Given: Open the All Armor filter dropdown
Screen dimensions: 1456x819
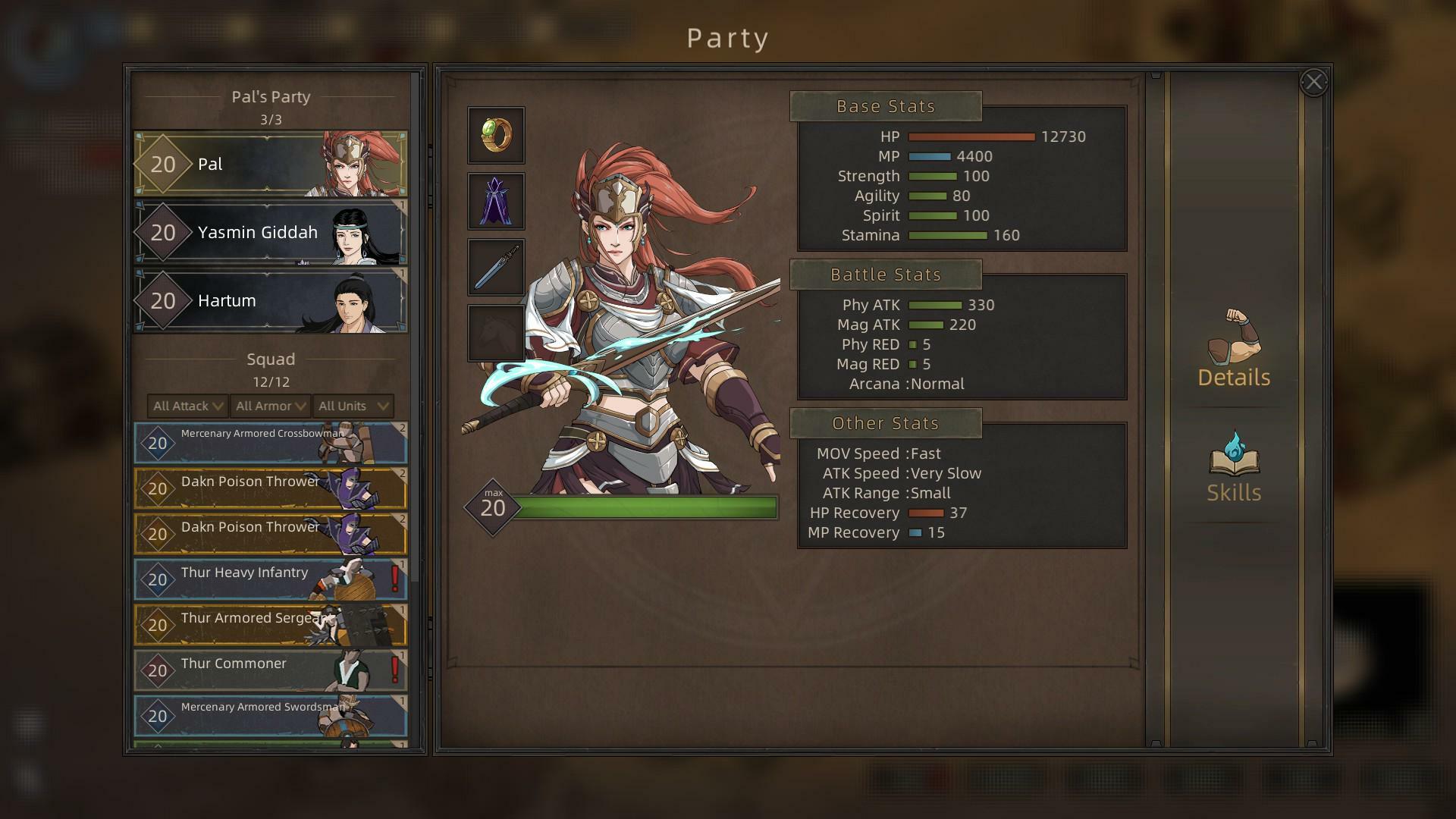Looking at the screenshot, I should point(271,406).
